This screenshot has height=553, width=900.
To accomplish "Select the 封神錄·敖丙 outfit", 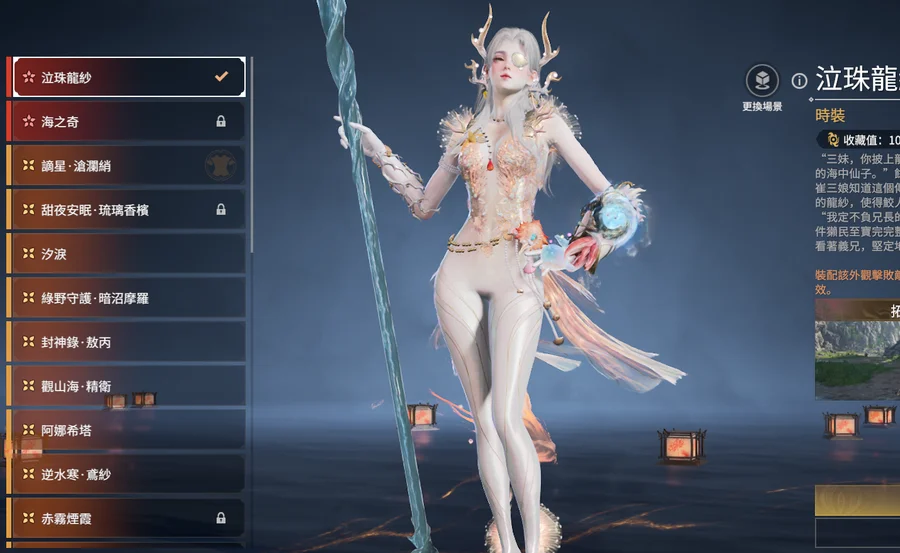I will click(x=126, y=342).
